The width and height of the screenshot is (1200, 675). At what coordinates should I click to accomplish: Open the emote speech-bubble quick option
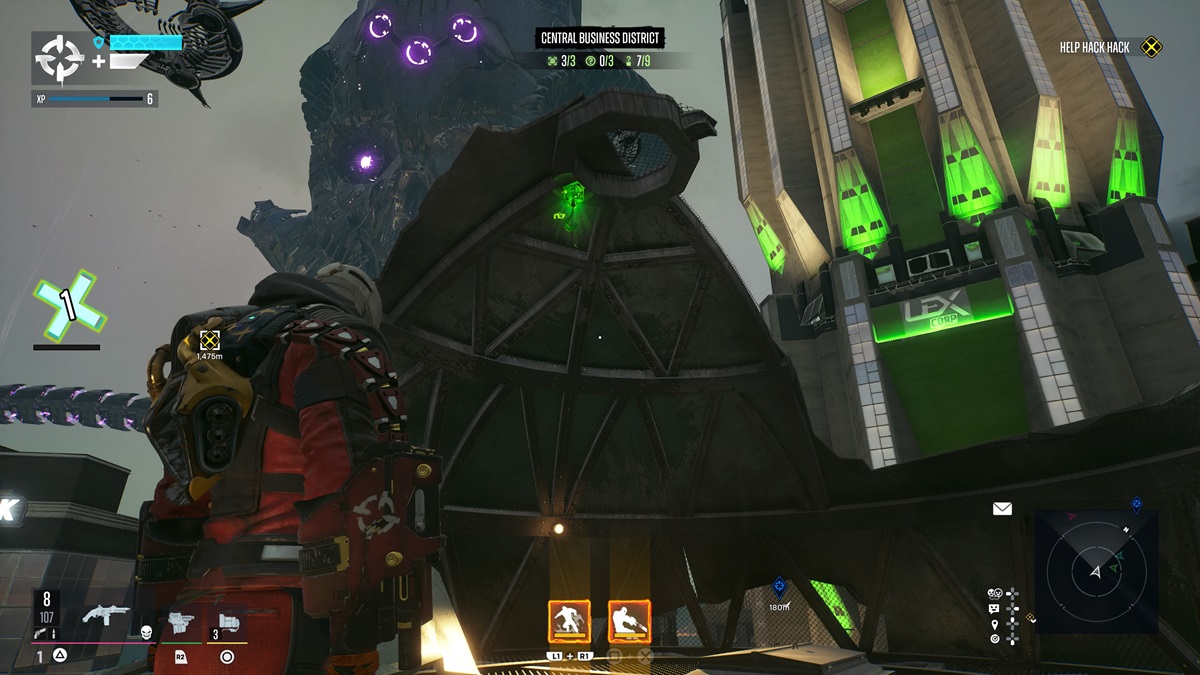click(x=995, y=608)
